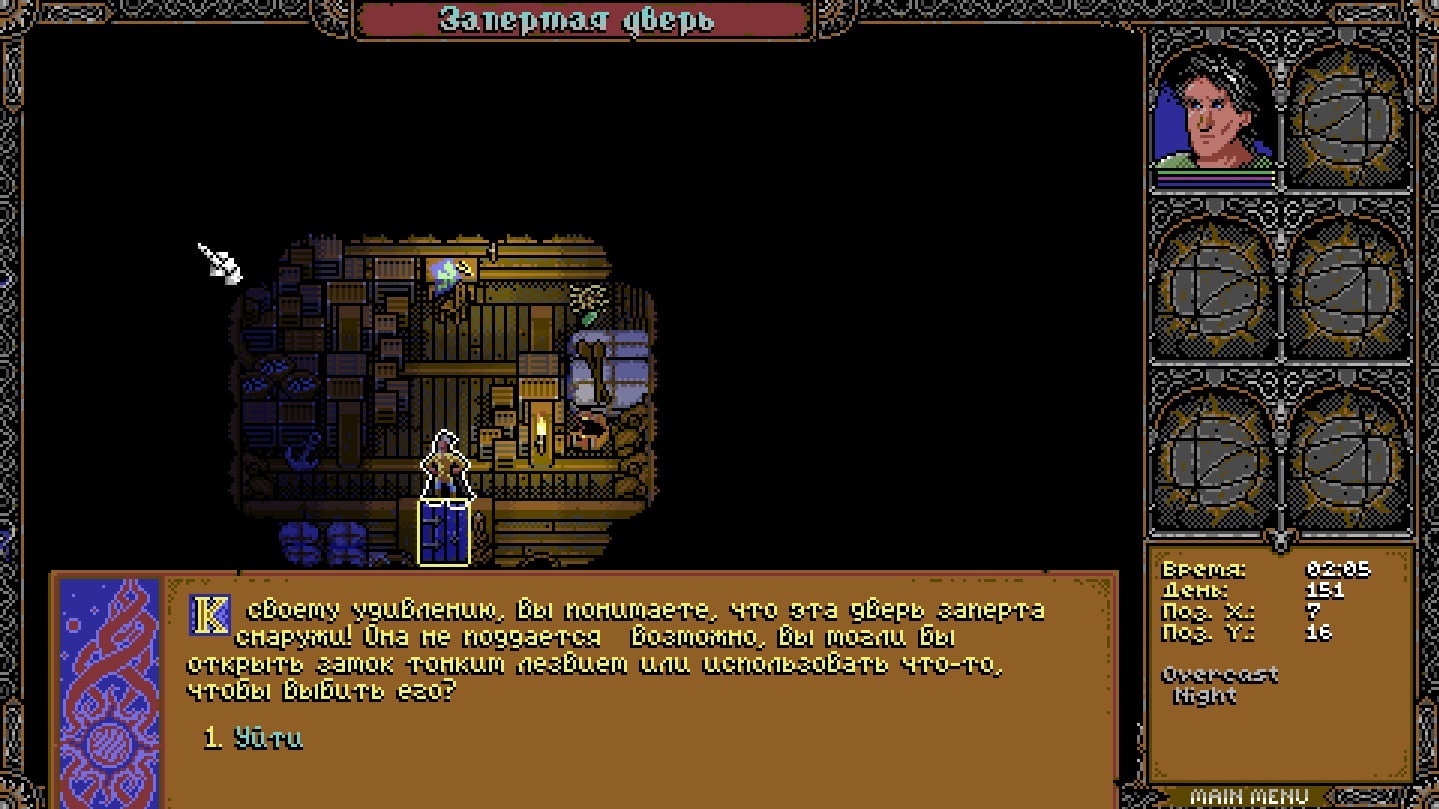Choose the "Уйти" dialogue option
Image resolution: width=1439 pixels, height=809 pixels.
point(267,739)
